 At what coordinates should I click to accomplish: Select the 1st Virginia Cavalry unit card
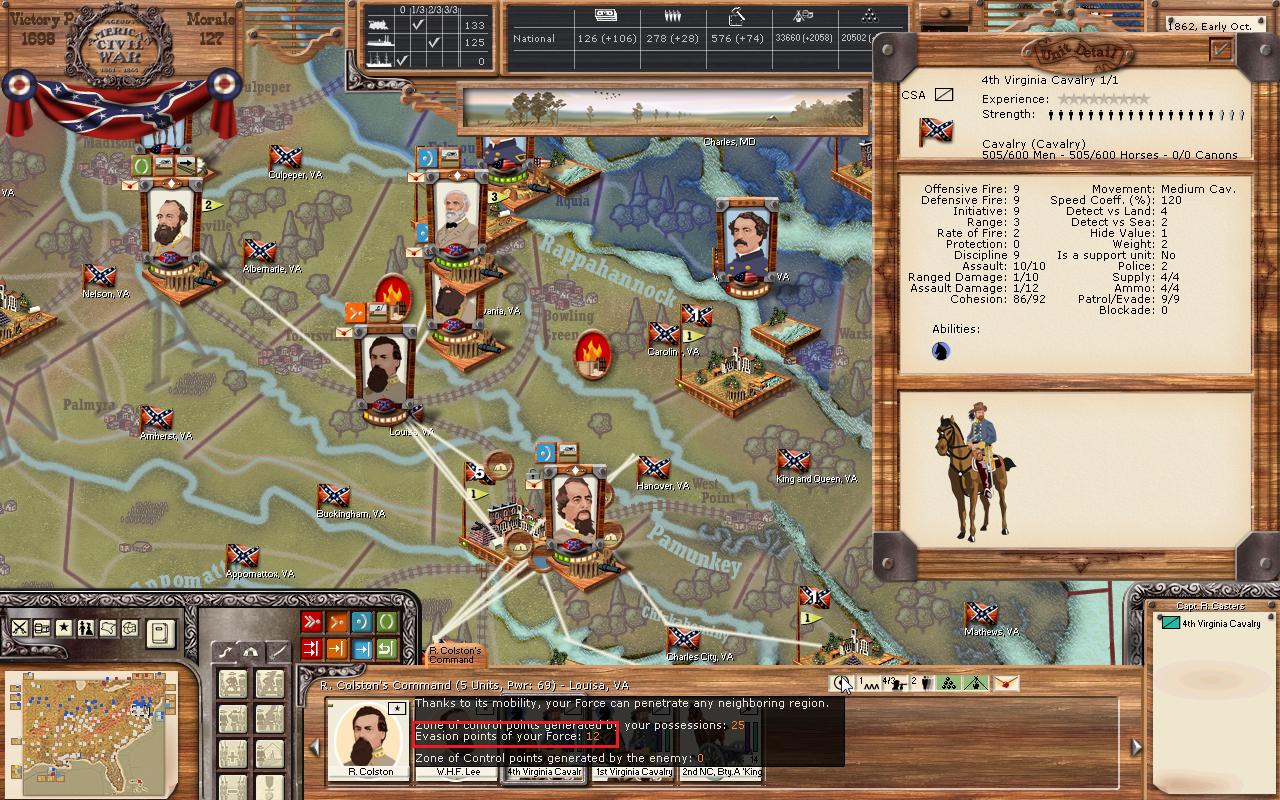[634, 772]
